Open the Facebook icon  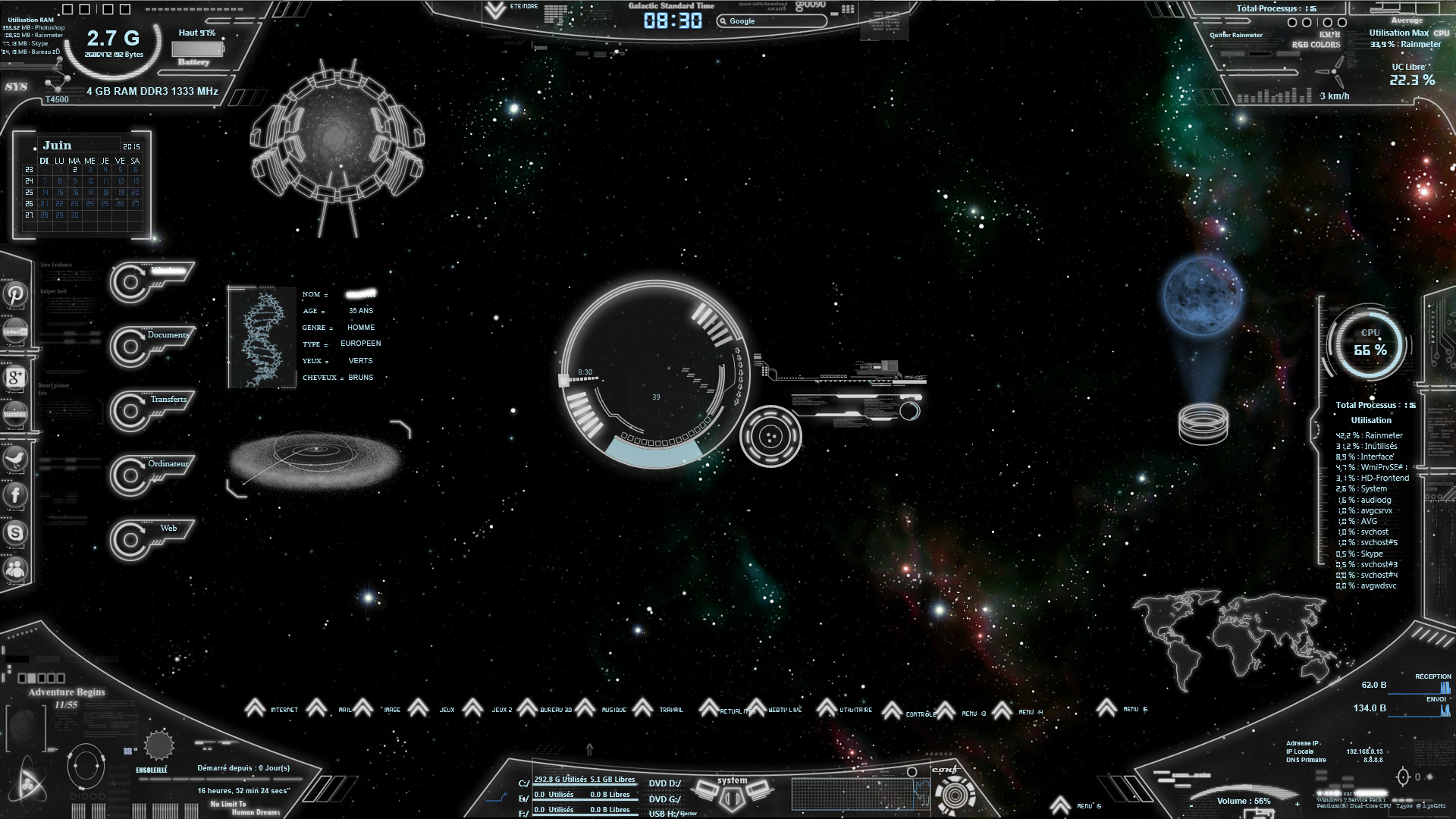tap(15, 495)
